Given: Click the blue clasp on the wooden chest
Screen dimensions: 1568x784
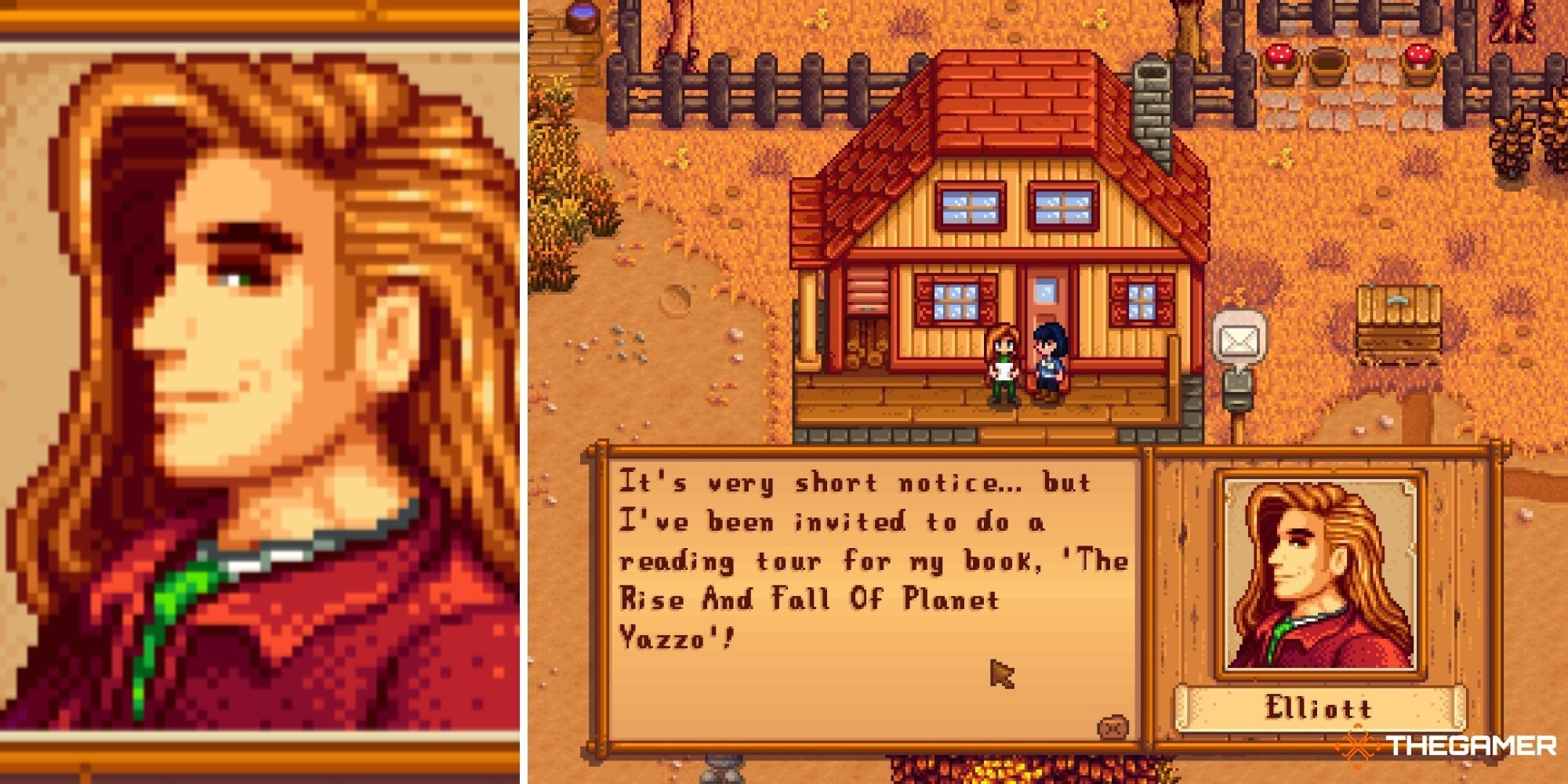Looking at the screenshot, I should point(1399,299).
